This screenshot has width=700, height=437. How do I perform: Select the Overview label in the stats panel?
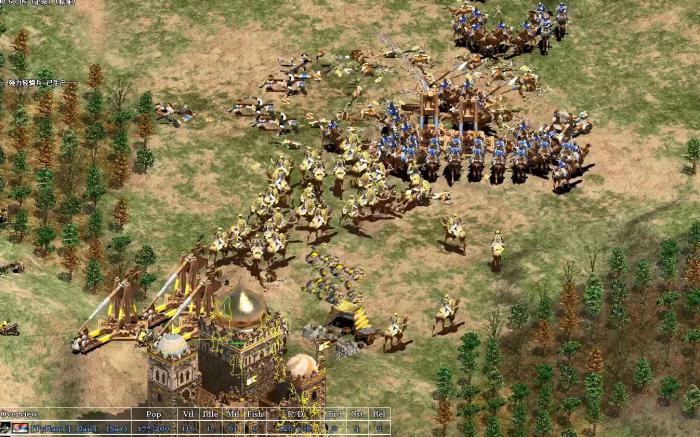point(20,413)
